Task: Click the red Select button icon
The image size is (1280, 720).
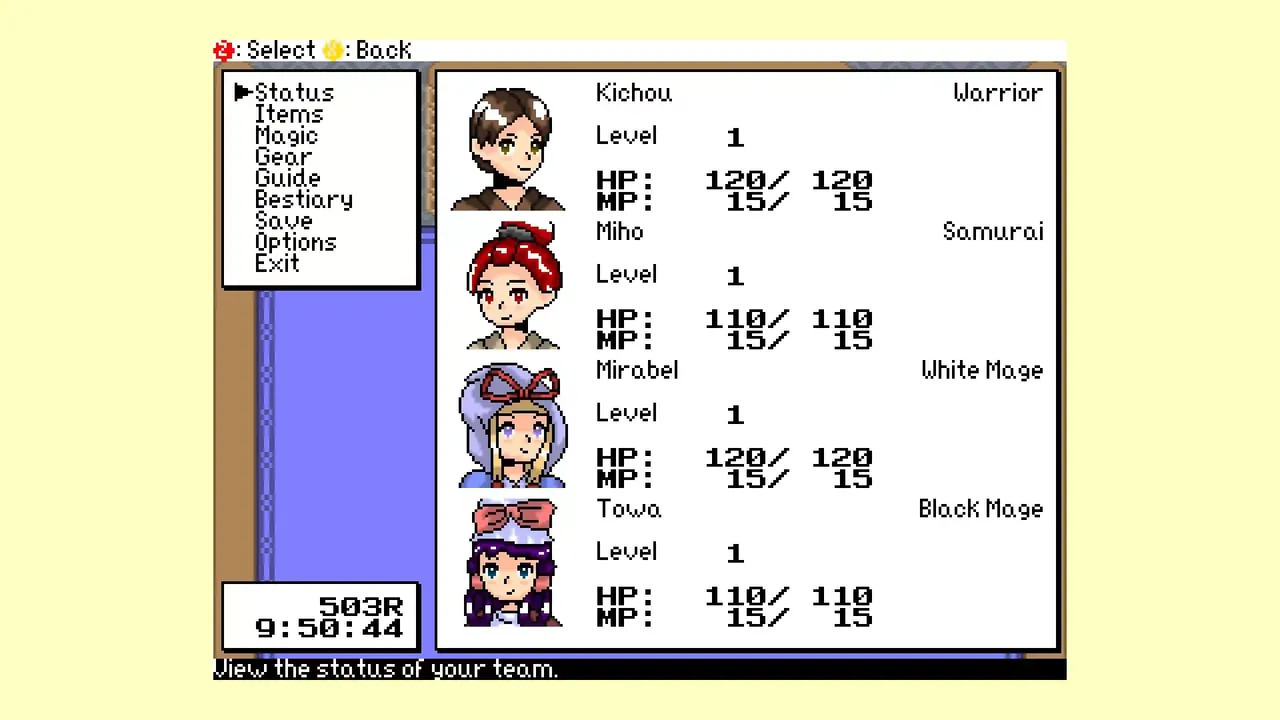Action: 223,50
